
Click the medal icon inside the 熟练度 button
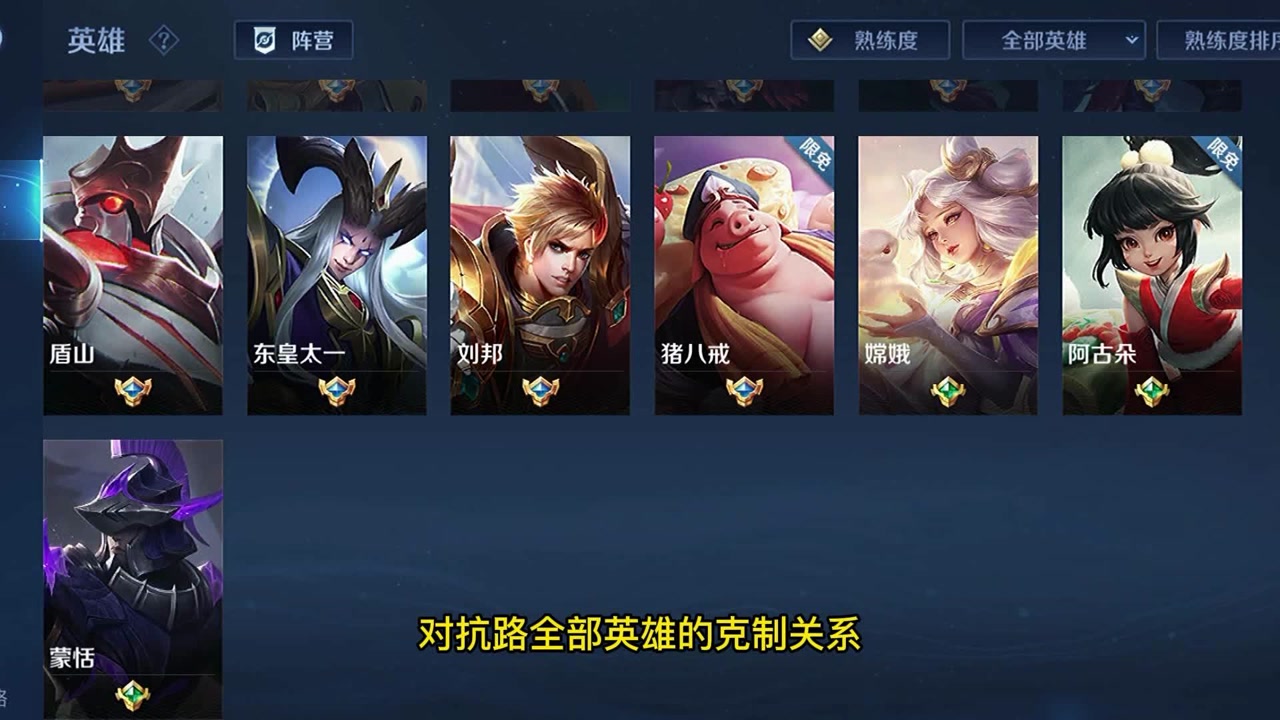tap(820, 39)
